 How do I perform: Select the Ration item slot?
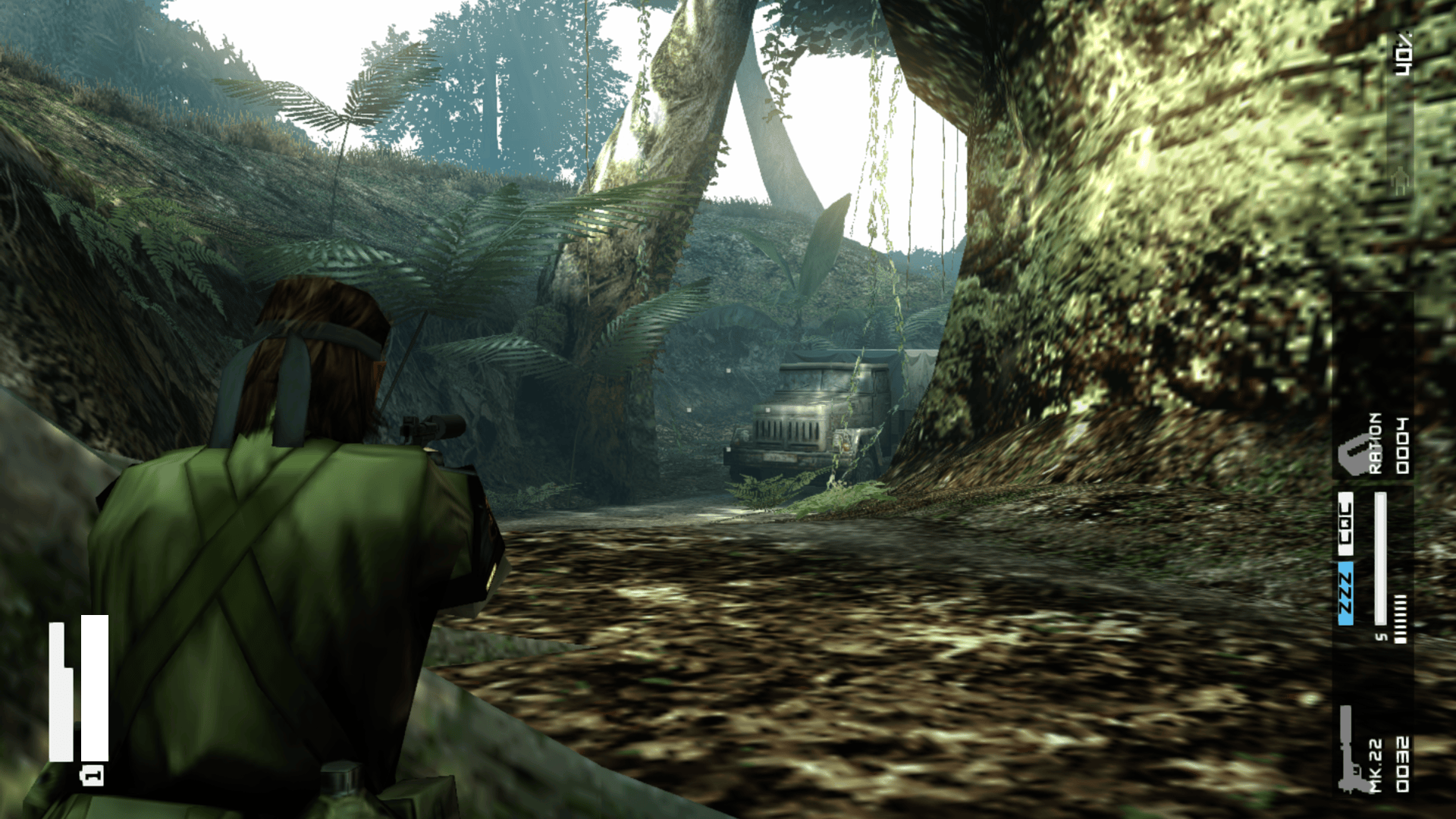coord(1373,445)
